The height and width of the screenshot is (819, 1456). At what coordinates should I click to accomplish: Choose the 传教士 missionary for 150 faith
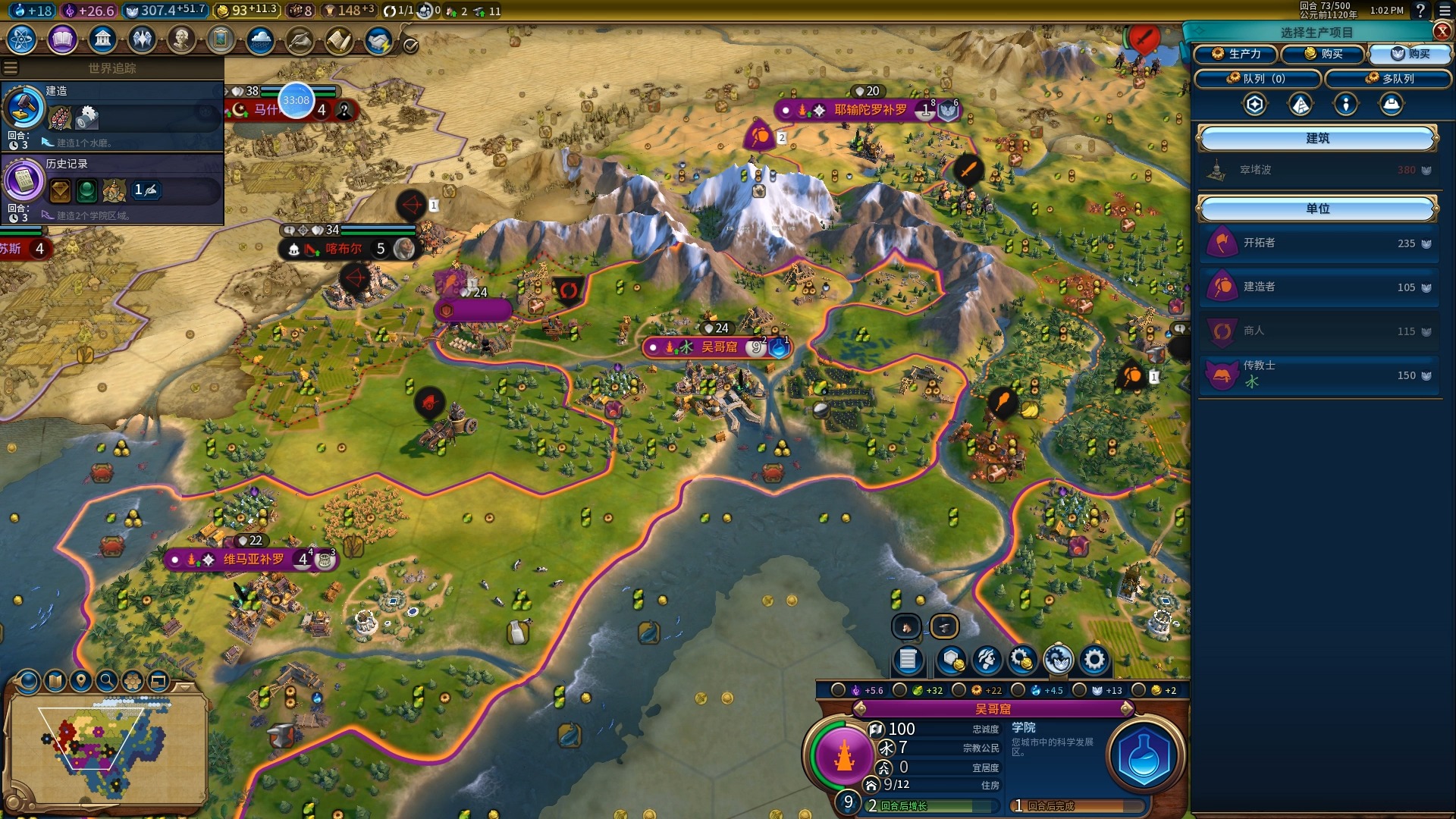coord(1318,375)
